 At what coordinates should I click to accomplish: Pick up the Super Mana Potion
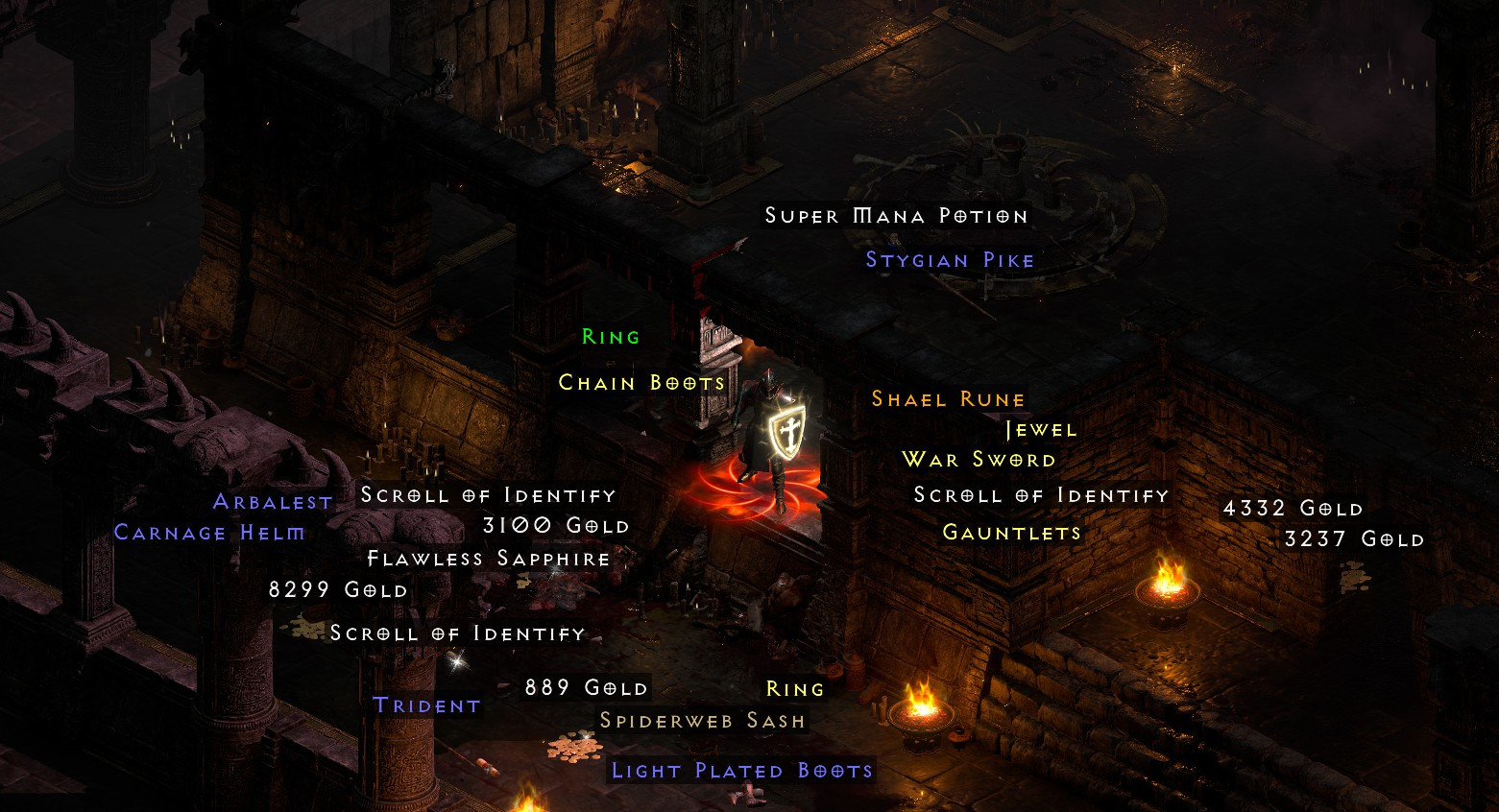pyautogui.click(x=895, y=216)
